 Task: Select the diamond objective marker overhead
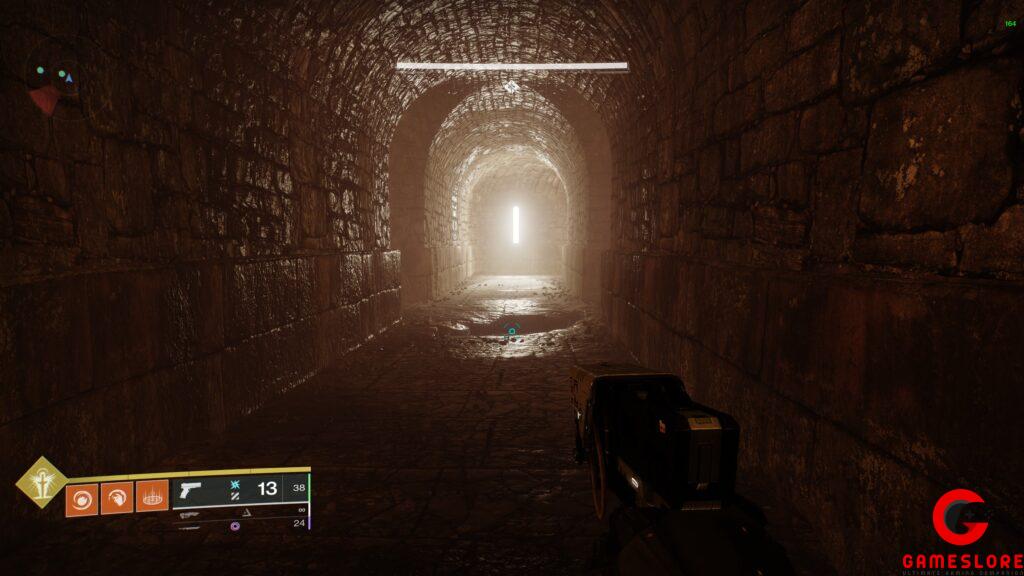pos(511,87)
